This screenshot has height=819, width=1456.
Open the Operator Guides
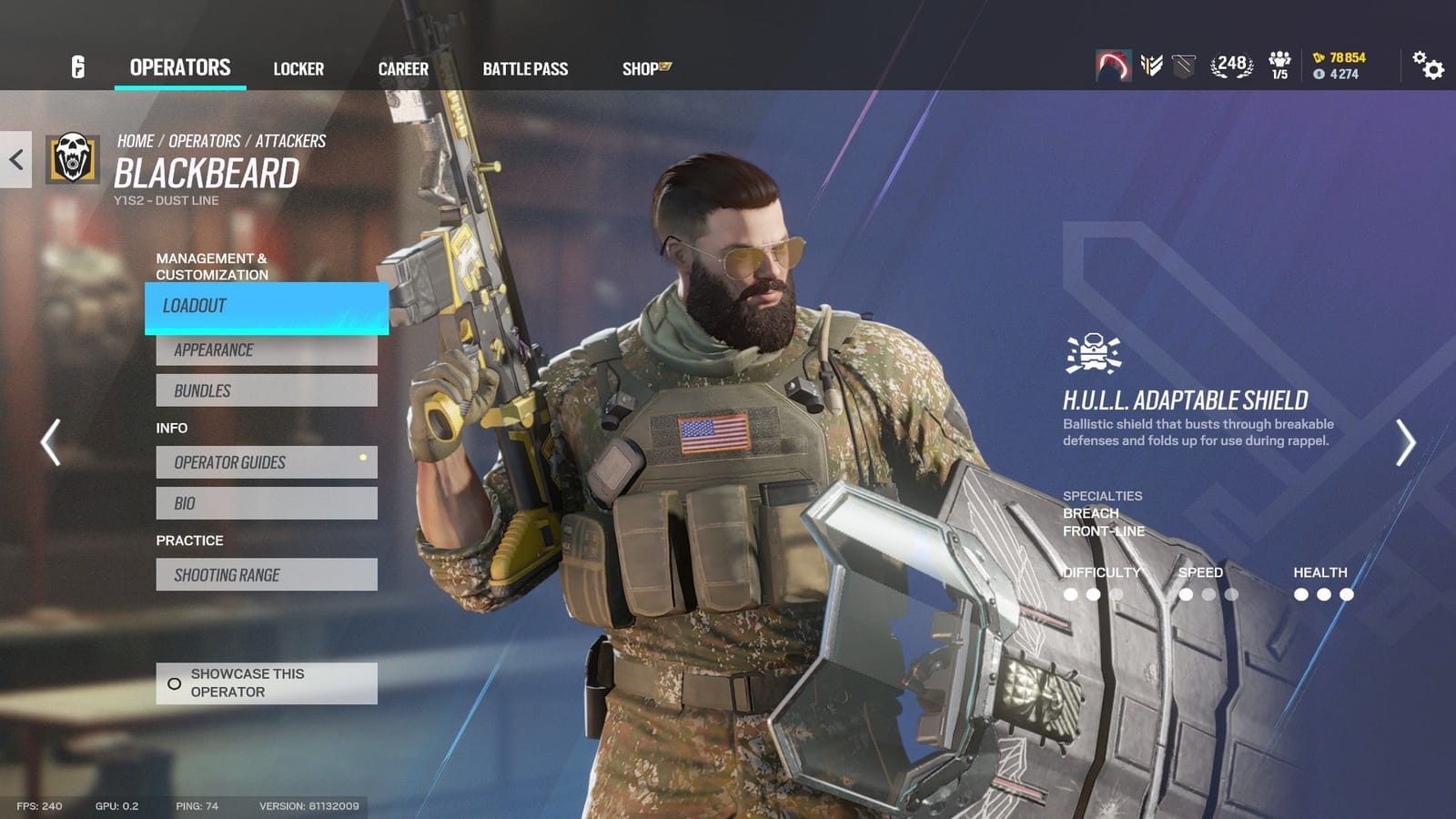click(x=267, y=462)
